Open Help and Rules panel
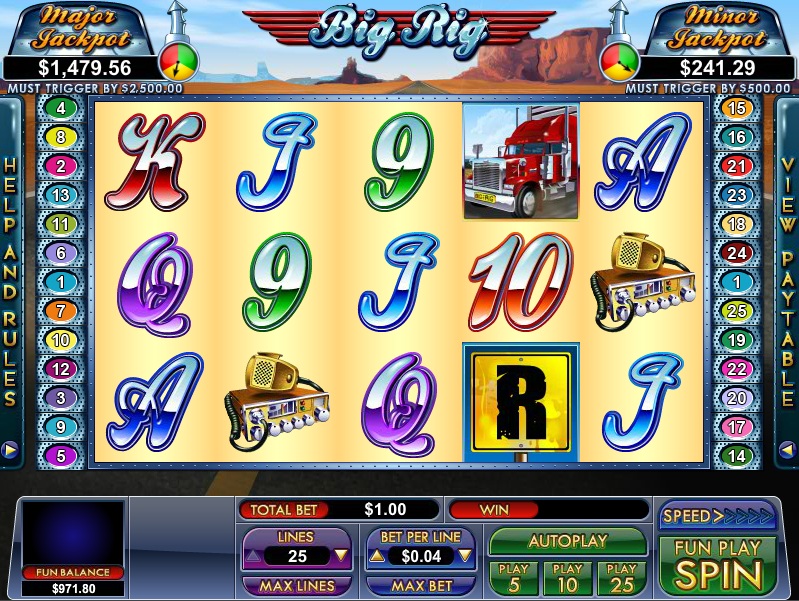The image size is (799, 601). [x=11, y=282]
